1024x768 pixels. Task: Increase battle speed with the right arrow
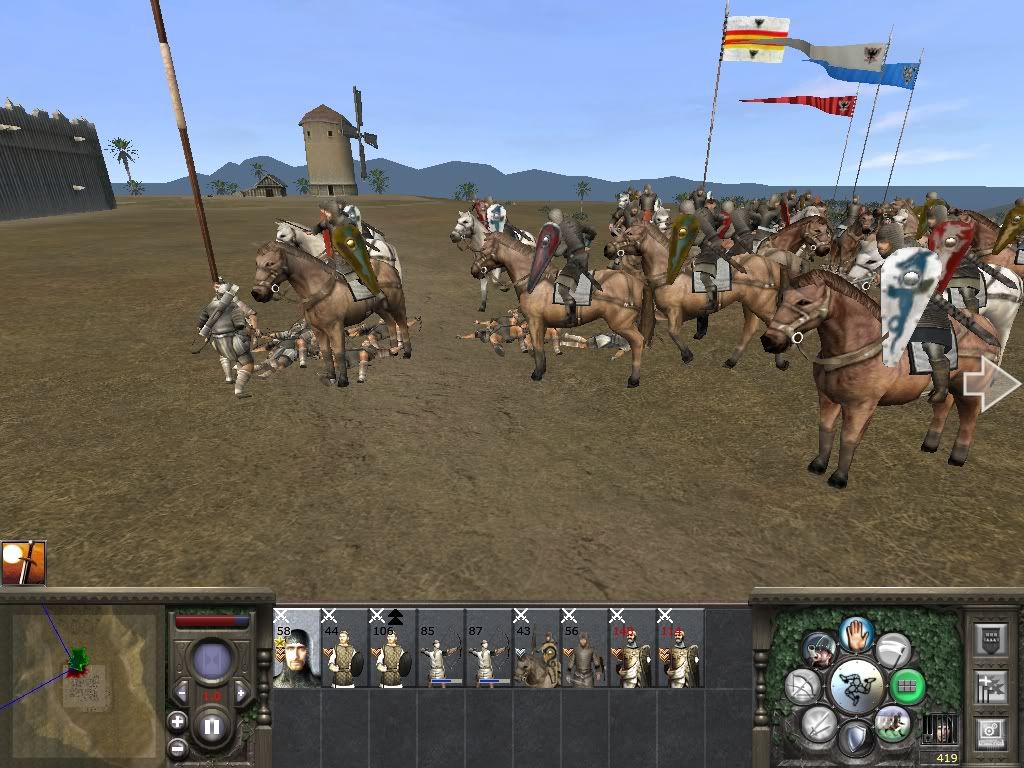[241, 692]
